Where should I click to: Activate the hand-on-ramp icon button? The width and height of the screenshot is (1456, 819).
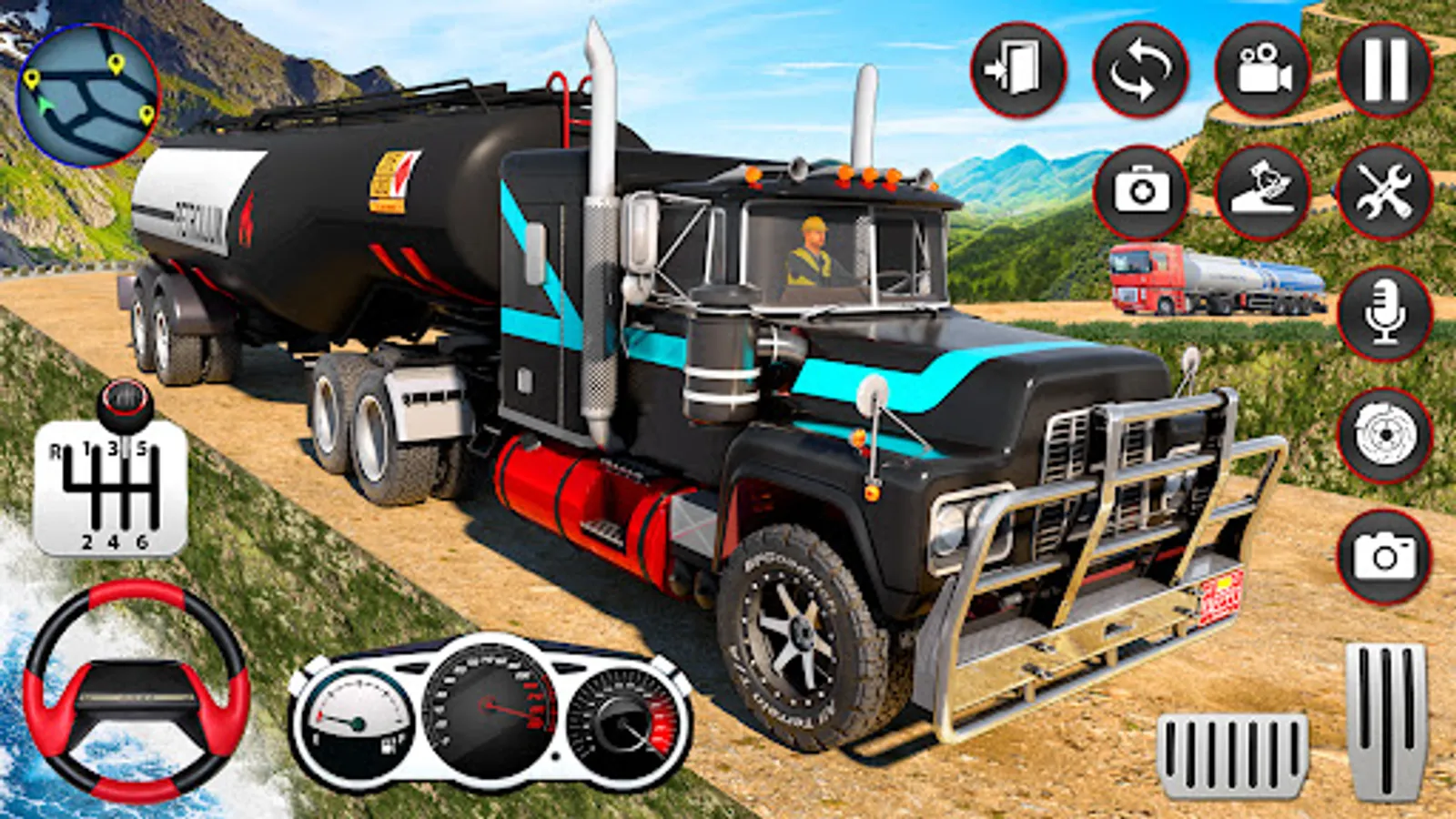(x=1262, y=192)
